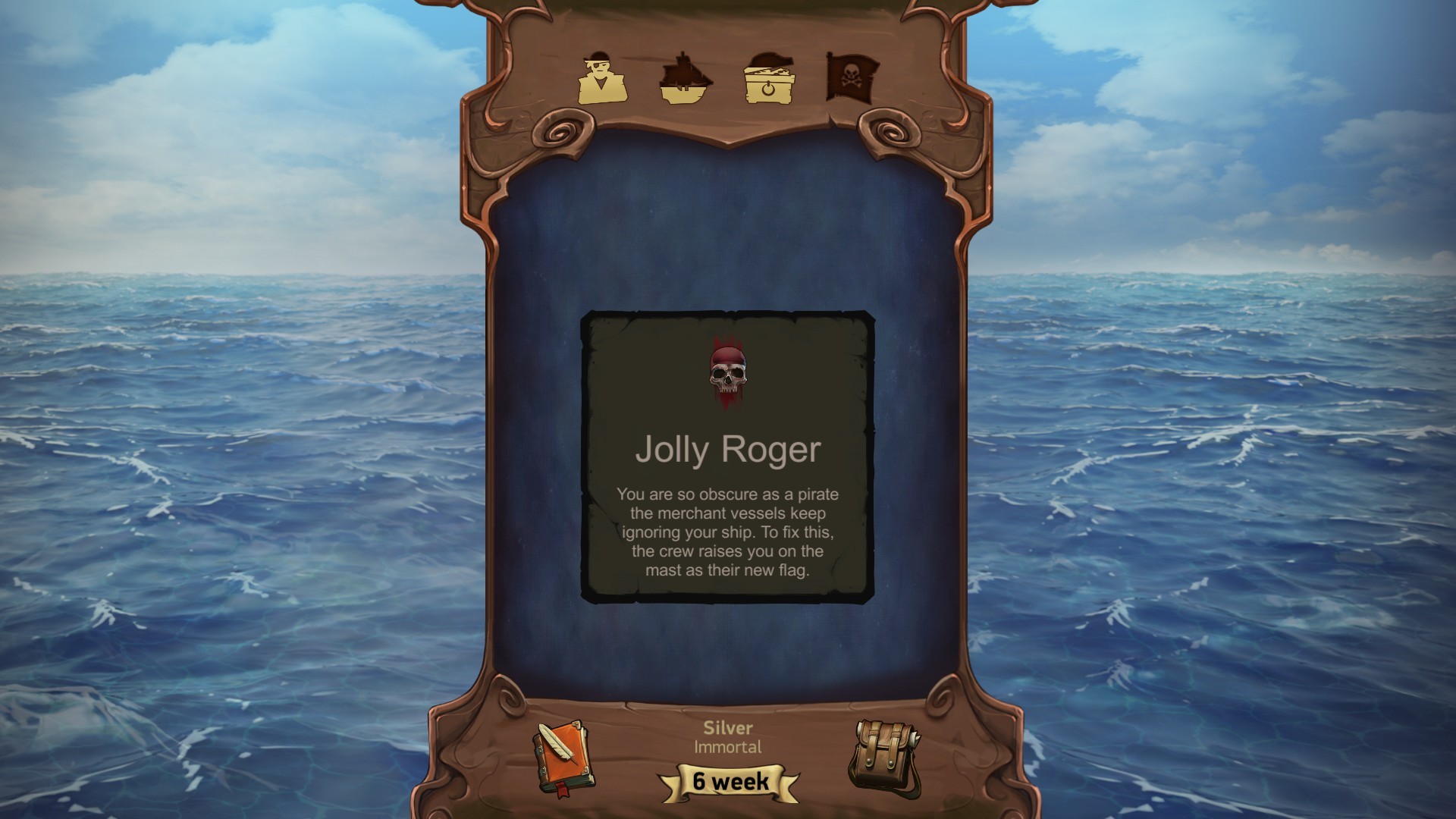Click the eyepatch on the captain icon
Screen dimensions: 1456x819
596,64
